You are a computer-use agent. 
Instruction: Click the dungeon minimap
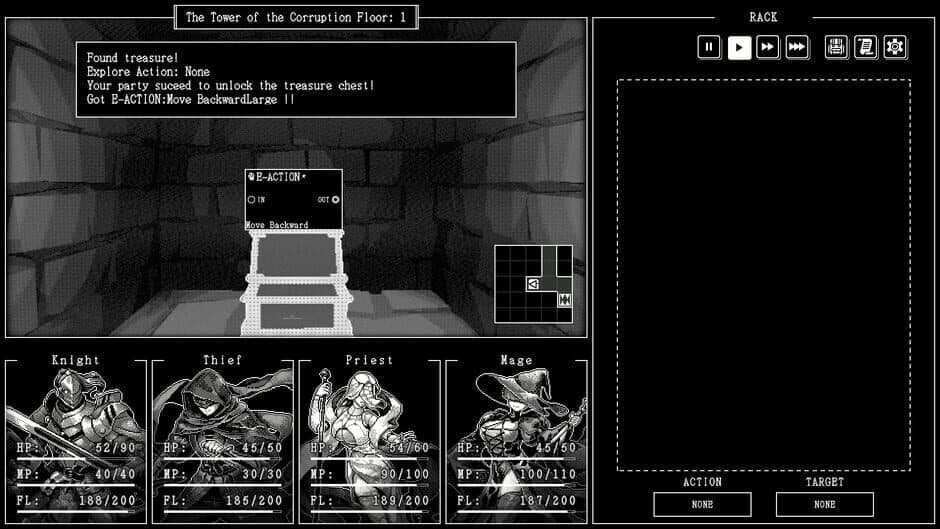tap(534, 284)
